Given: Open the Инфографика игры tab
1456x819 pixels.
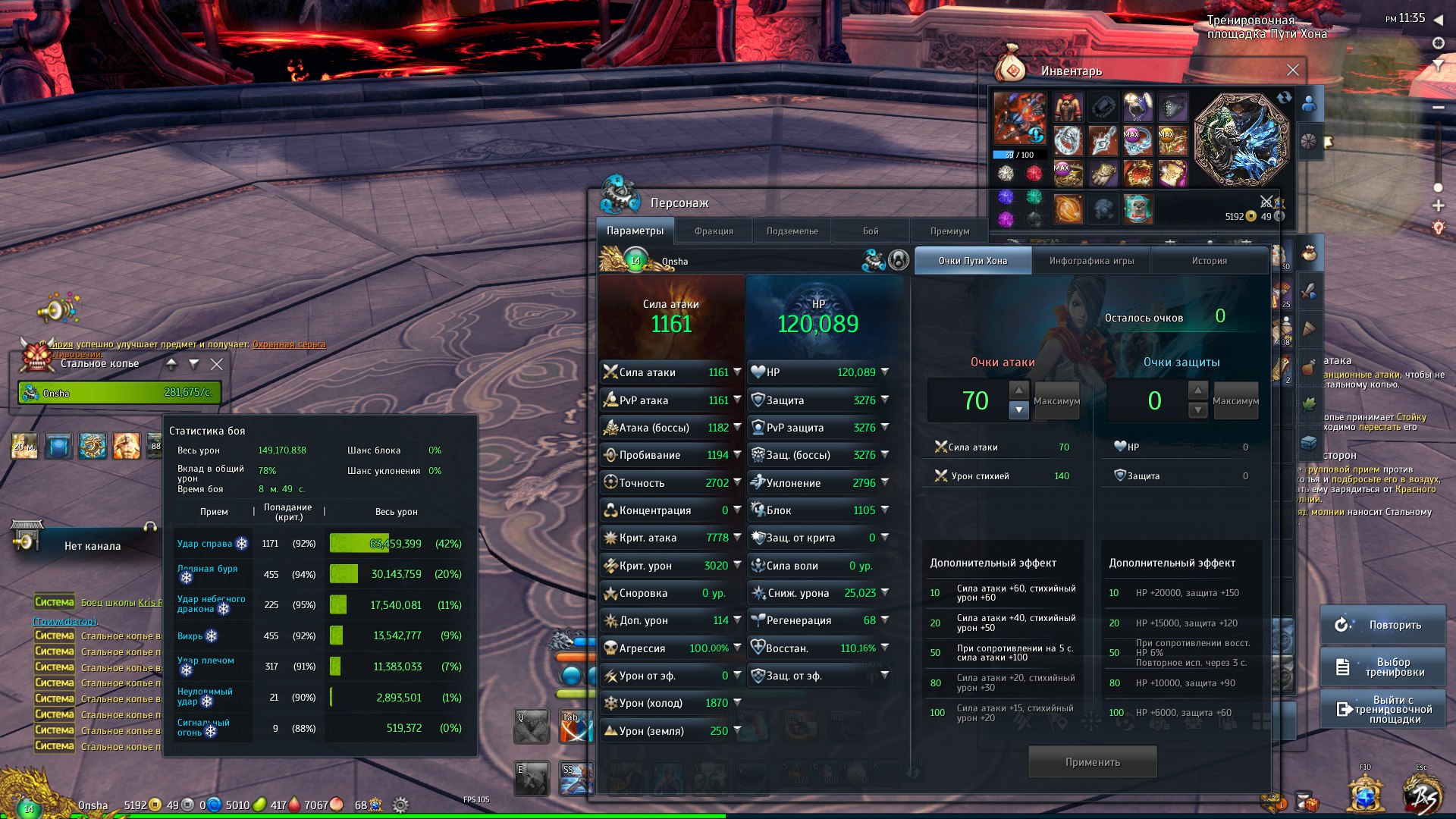Looking at the screenshot, I should (1091, 261).
